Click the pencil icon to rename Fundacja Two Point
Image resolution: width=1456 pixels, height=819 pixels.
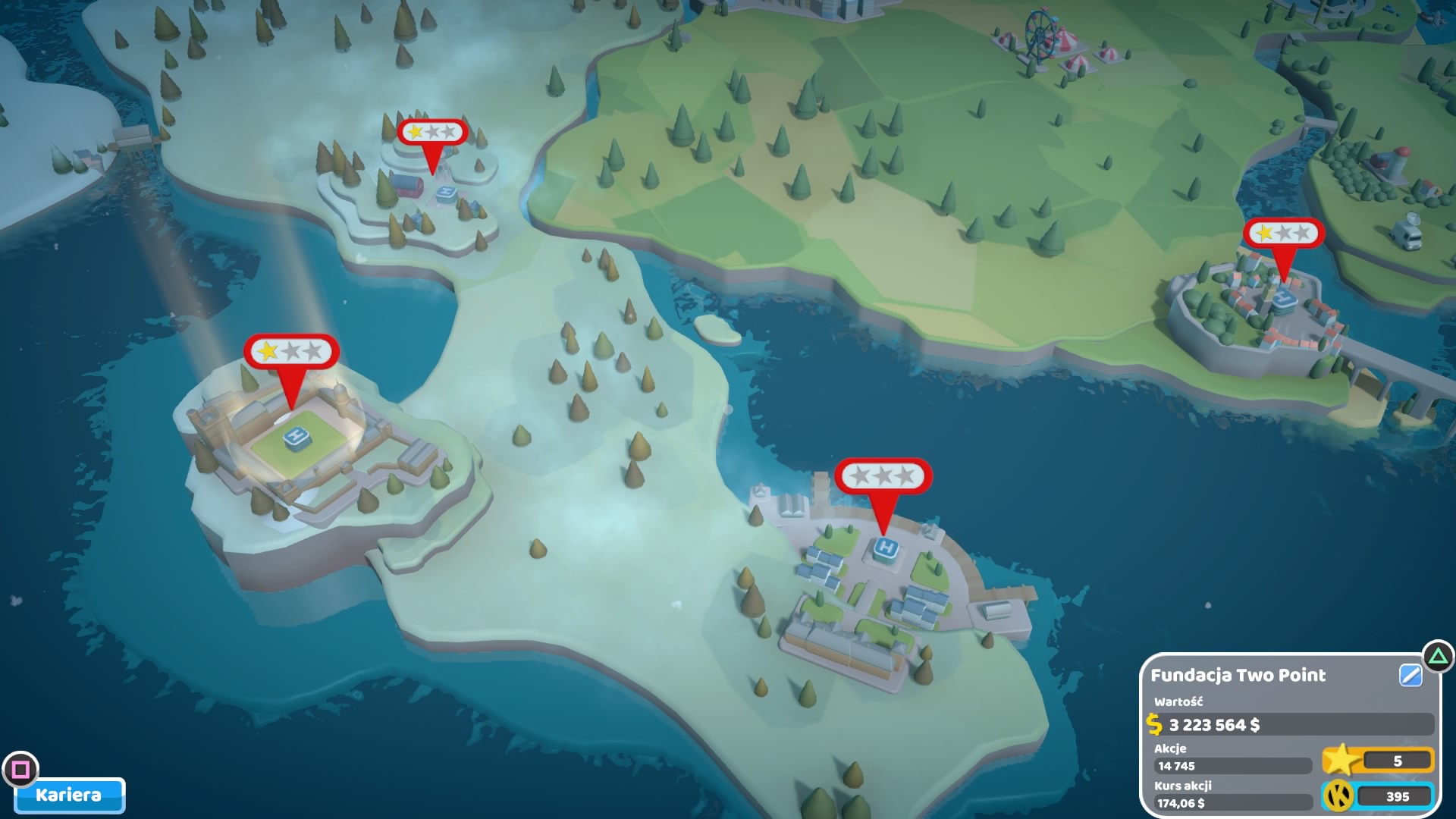[x=1410, y=675]
